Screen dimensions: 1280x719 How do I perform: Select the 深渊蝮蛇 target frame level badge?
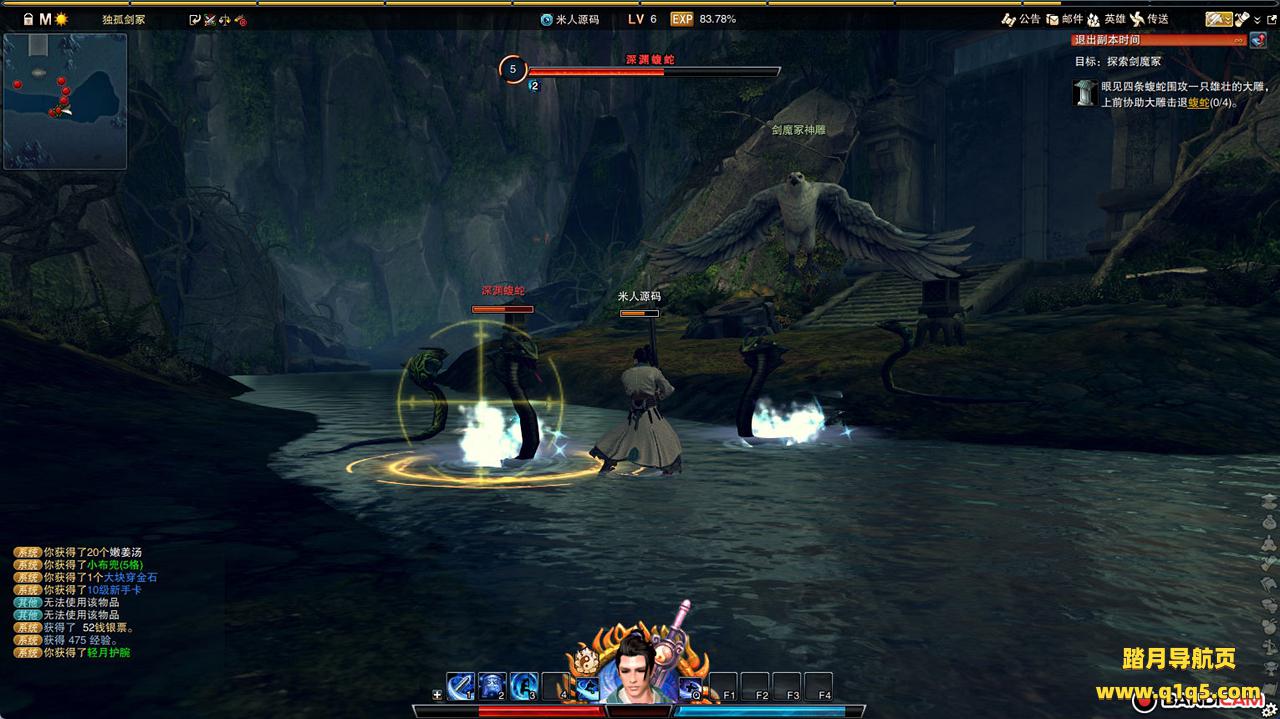(x=513, y=69)
